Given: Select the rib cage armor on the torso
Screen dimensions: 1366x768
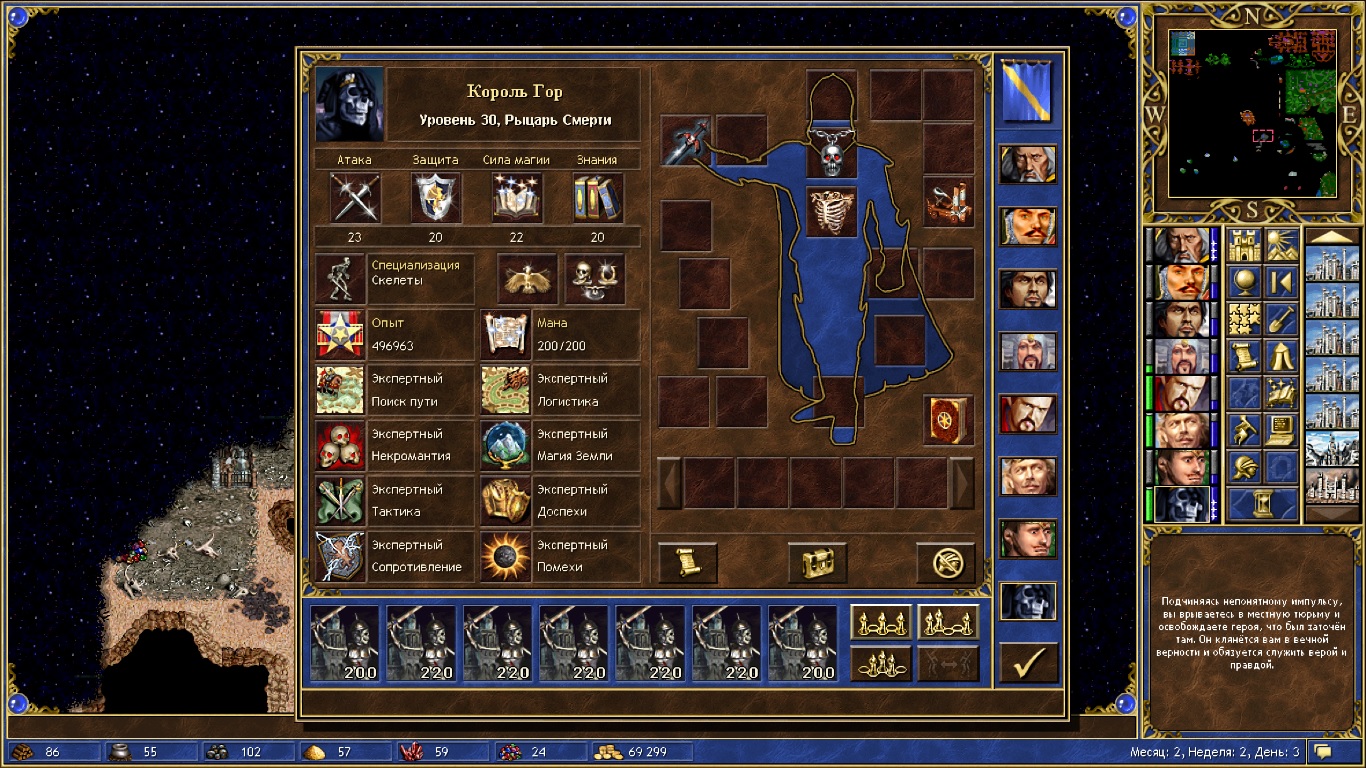Looking at the screenshot, I should coord(832,211).
